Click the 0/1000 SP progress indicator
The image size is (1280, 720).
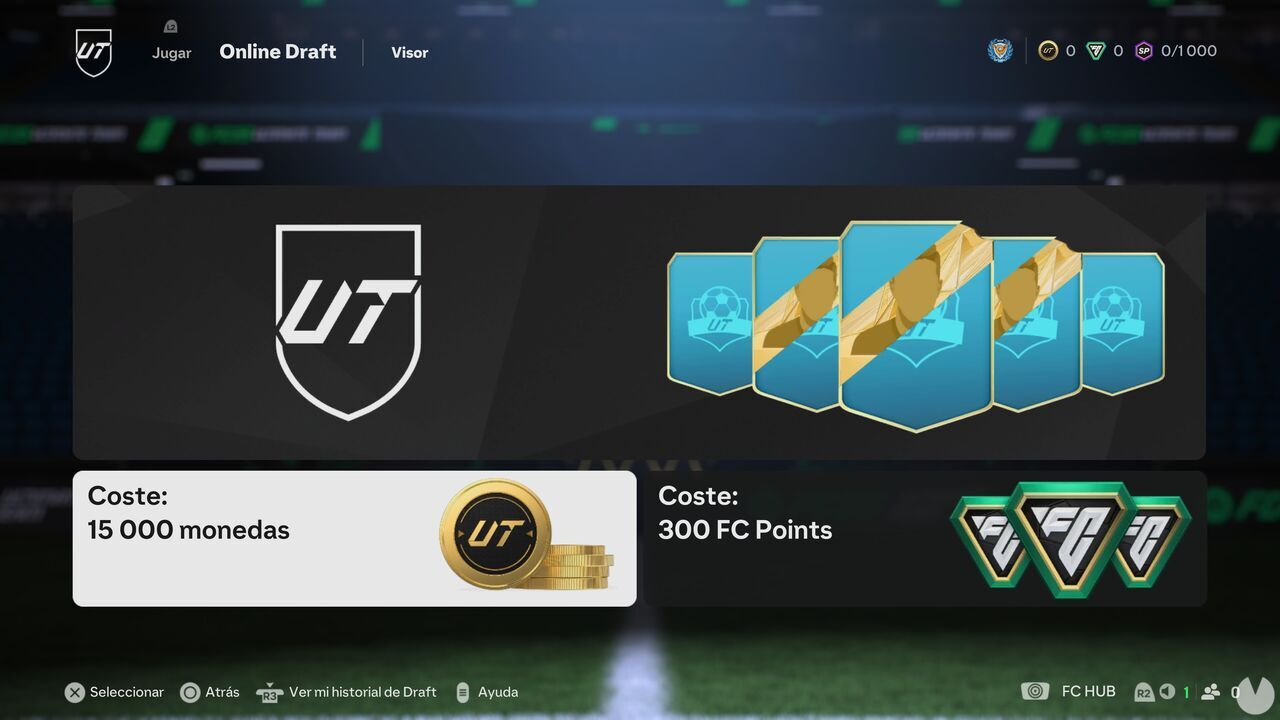1189,50
